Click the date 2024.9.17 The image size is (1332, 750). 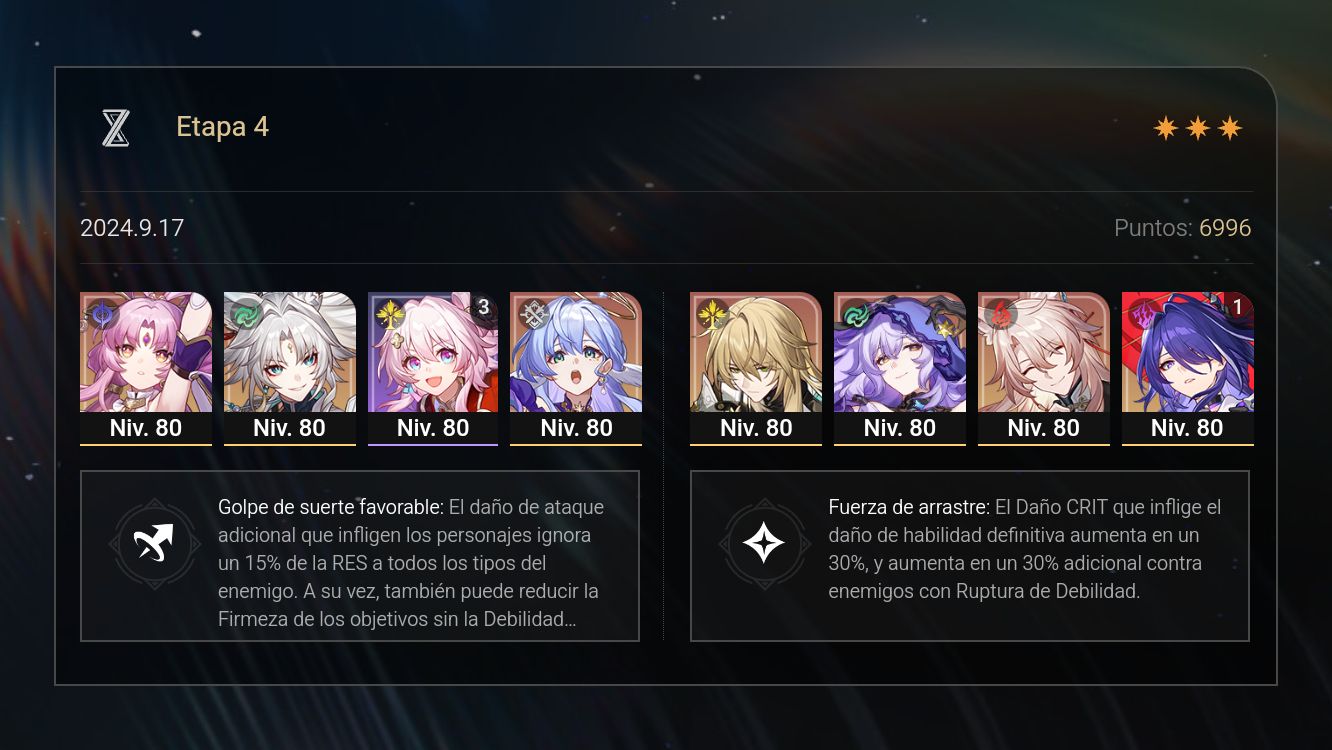(x=132, y=228)
